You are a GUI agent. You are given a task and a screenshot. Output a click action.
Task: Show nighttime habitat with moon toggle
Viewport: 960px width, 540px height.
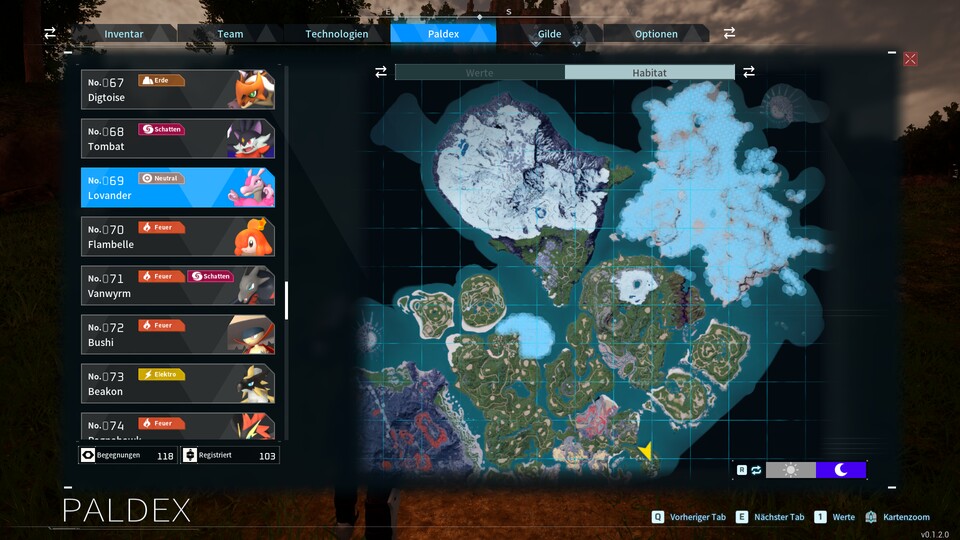click(x=841, y=470)
